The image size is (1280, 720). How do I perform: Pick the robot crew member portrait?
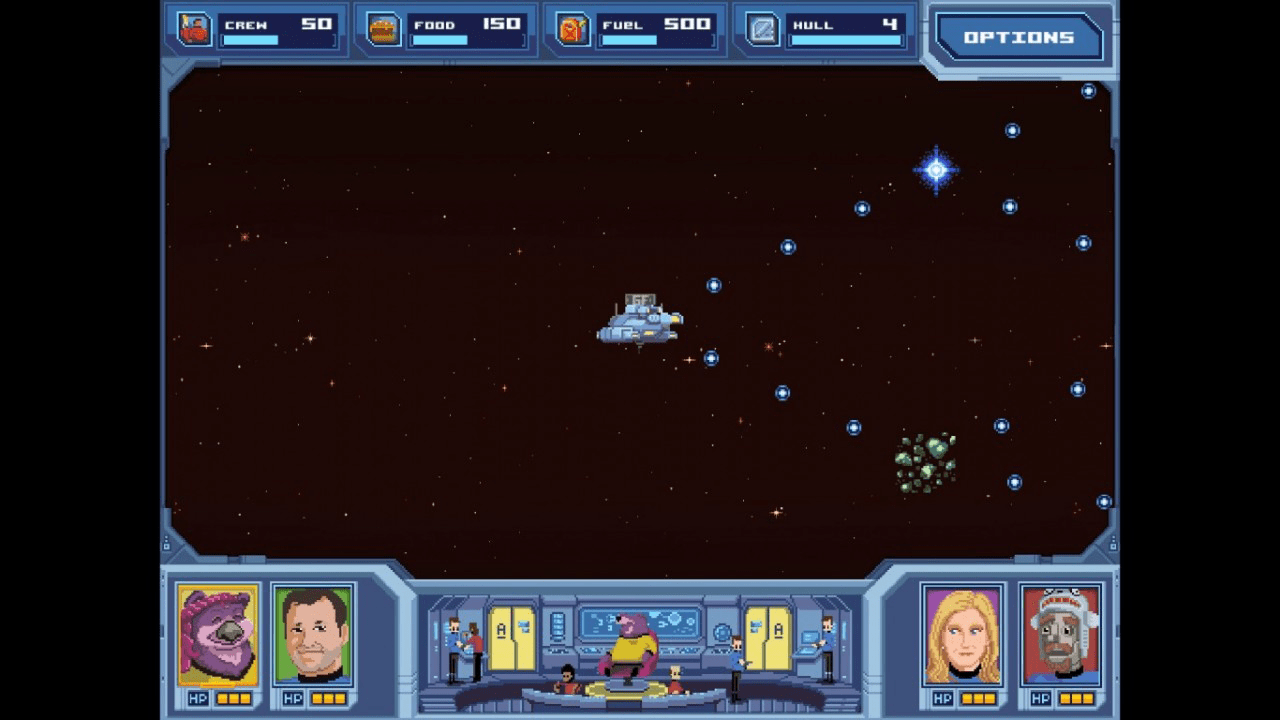[x=1061, y=635]
